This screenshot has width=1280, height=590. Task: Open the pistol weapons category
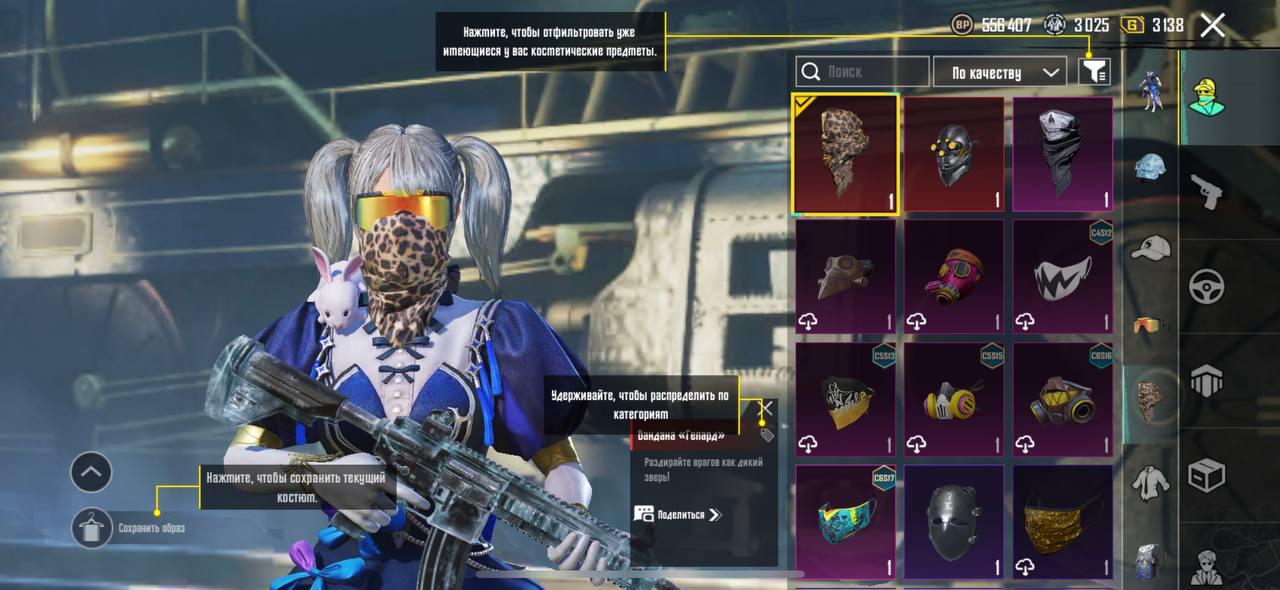coord(1207,192)
